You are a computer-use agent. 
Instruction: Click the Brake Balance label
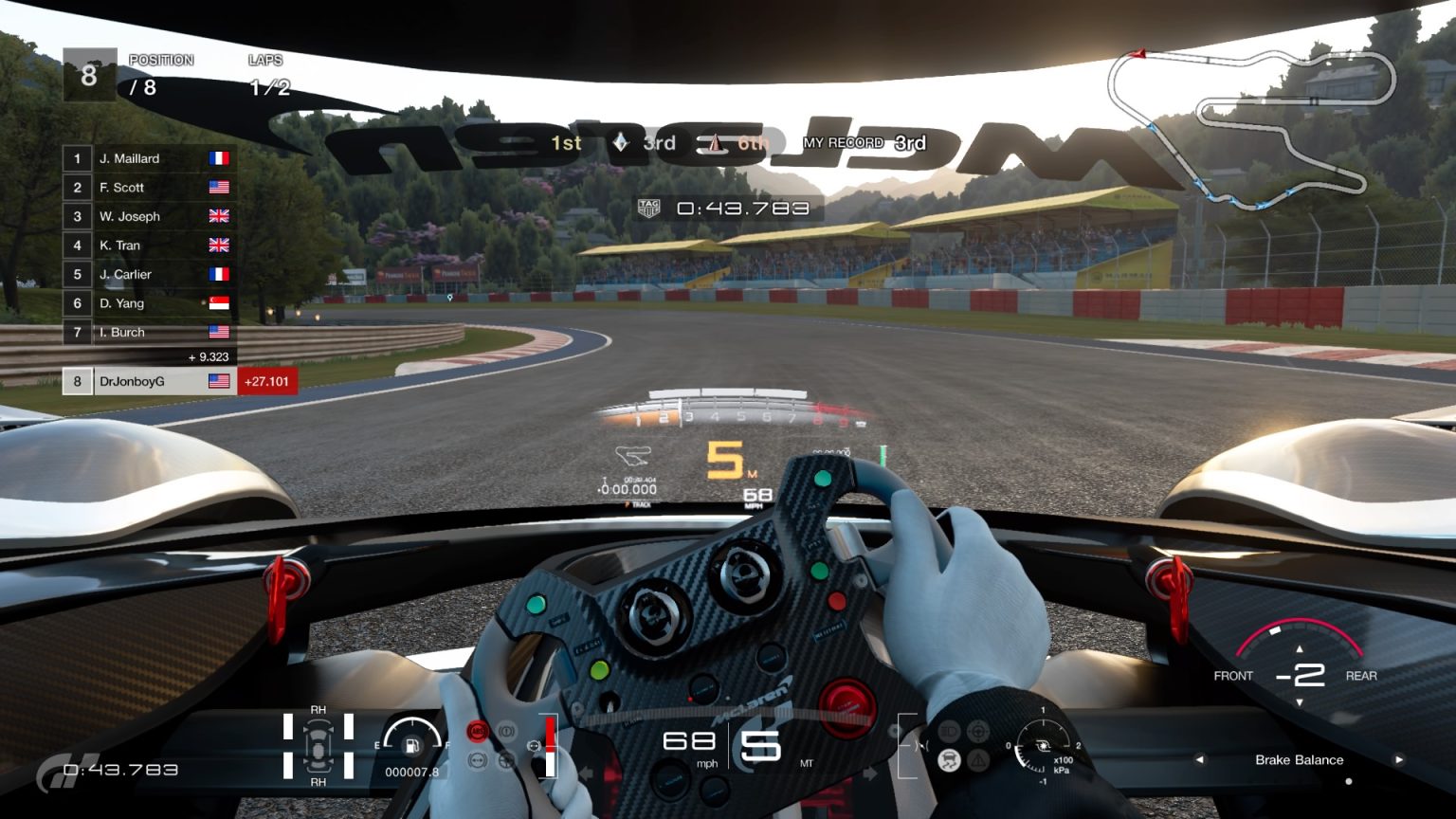1298,759
